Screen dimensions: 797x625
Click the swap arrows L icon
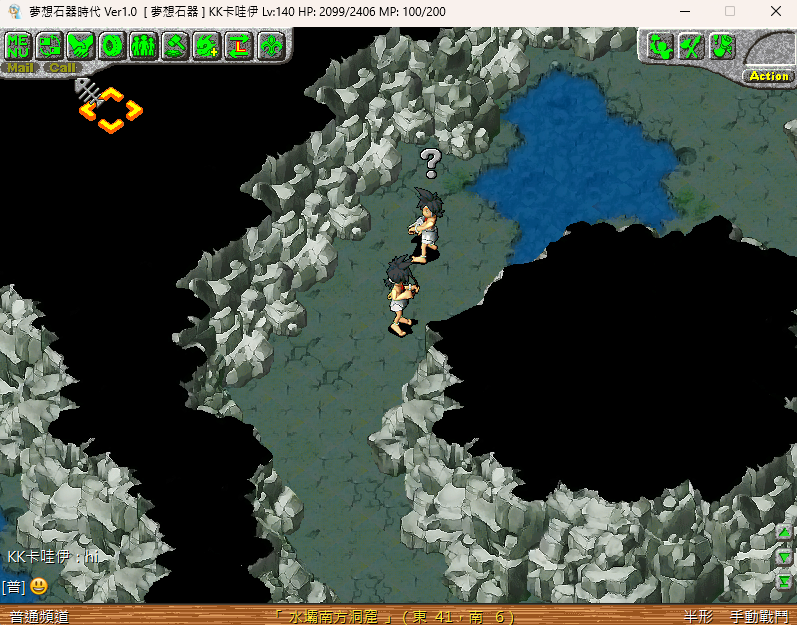pyautogui.click(x=239, y=45)
